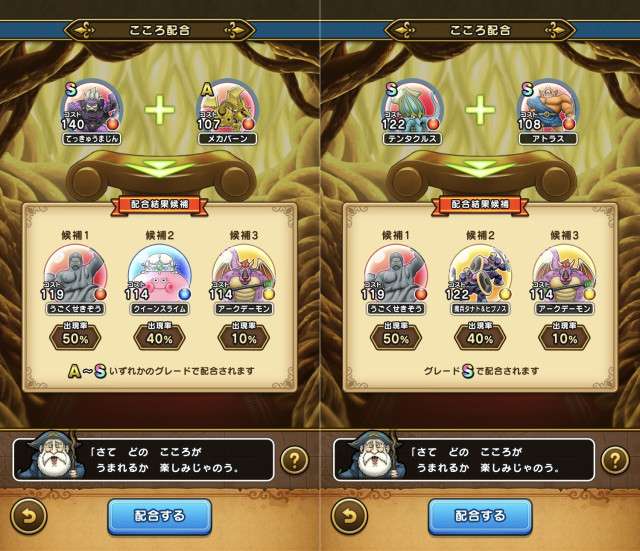Tap 配合する to blend てっきゅうまじん and メカバーン
This screenshot has width=640, height=551.
(x=160, y=516)
